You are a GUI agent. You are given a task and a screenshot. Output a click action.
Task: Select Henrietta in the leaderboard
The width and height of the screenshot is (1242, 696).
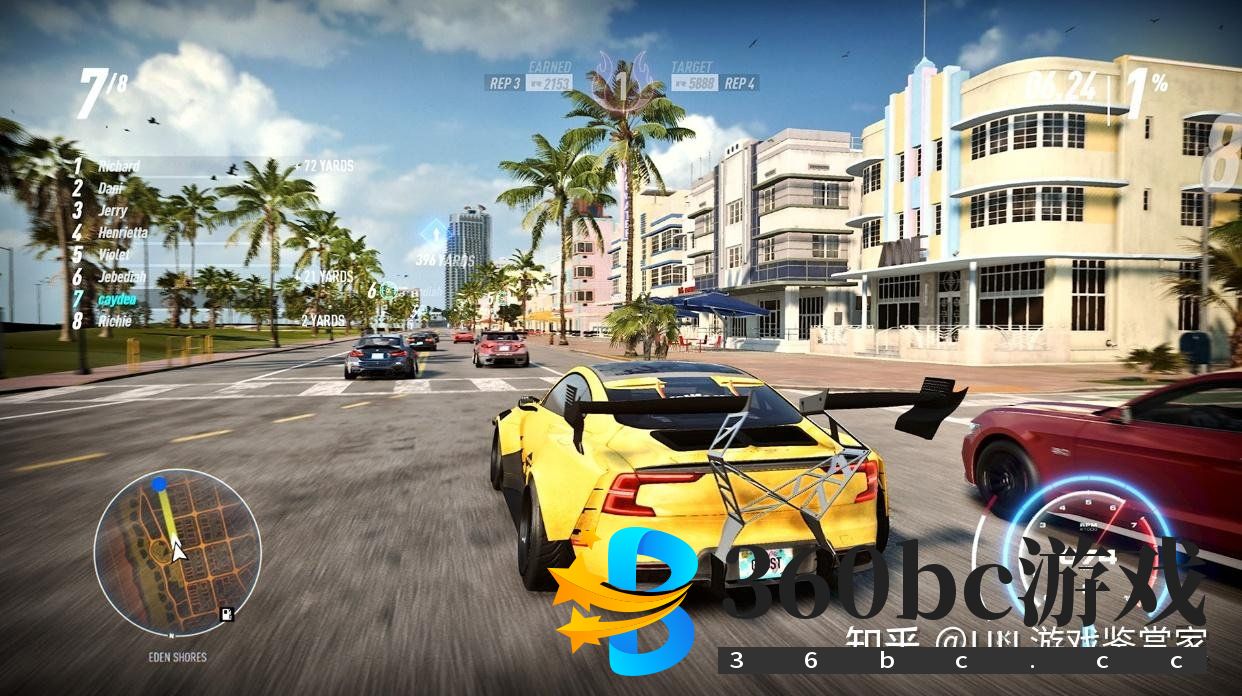tap(122, 232)
